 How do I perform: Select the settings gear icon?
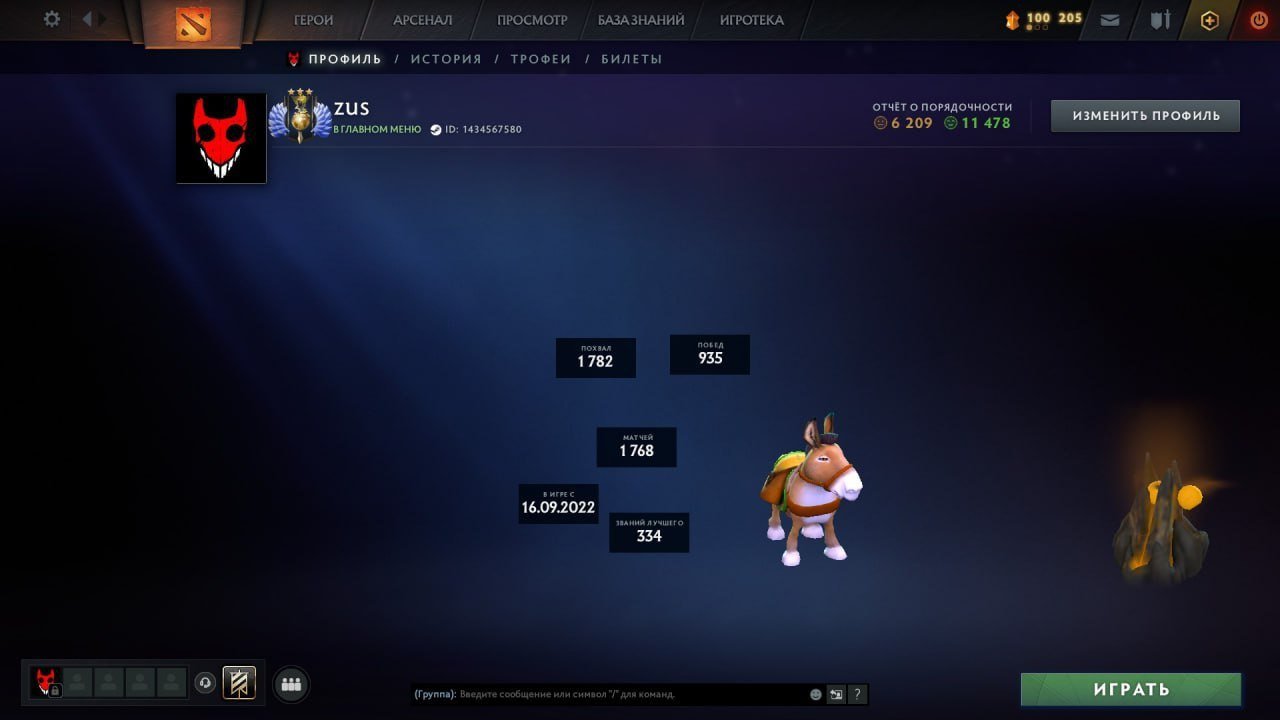51,18
